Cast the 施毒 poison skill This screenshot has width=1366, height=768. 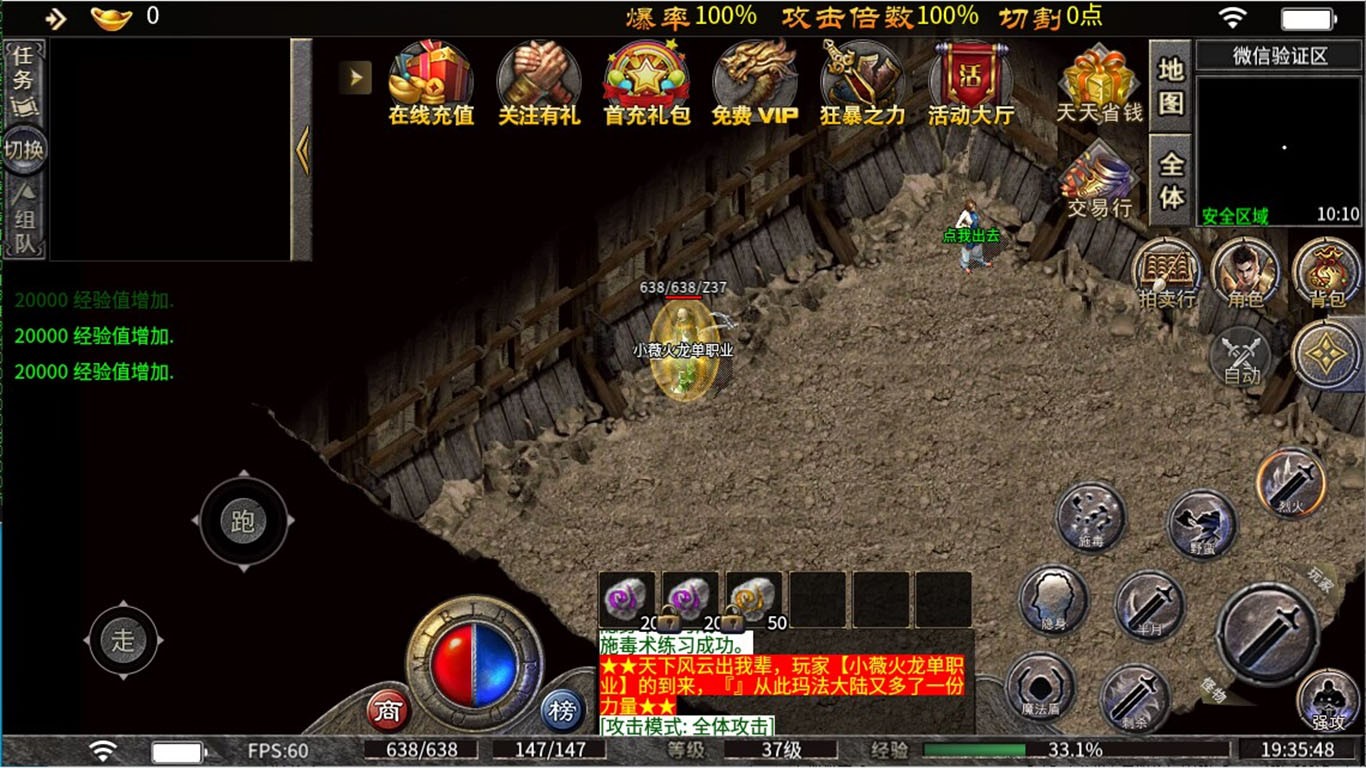pos(1091,517)
